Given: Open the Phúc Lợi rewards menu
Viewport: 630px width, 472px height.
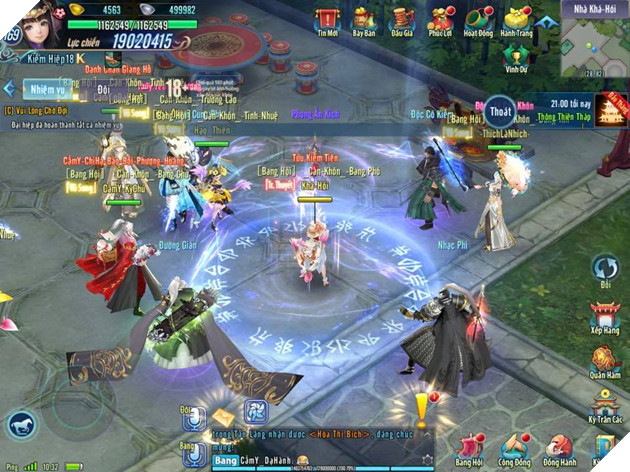Looking at the screenshot, I should tap(441, 19).
